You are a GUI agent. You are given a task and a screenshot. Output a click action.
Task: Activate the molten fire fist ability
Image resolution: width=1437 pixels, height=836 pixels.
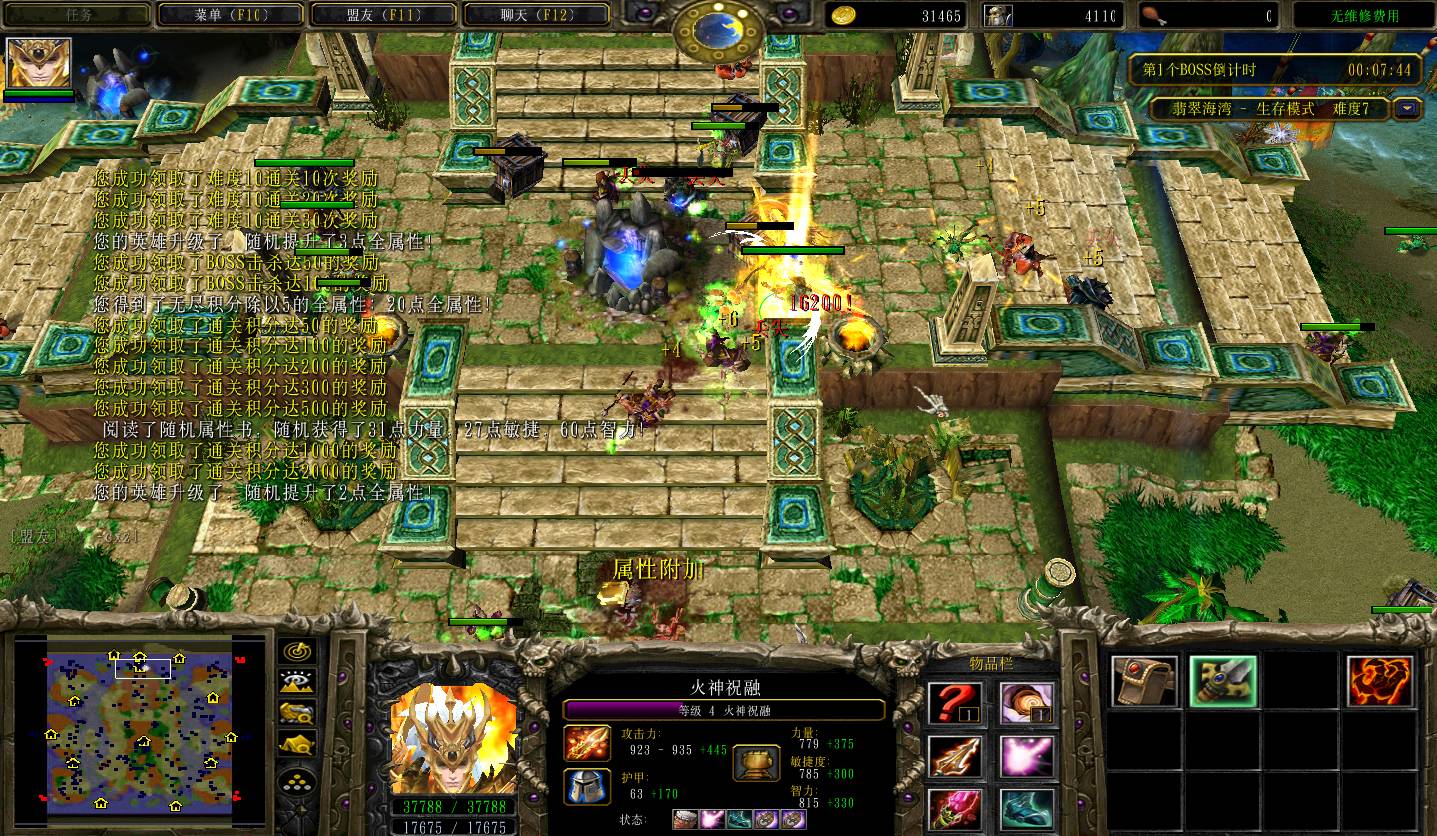point(1380,682)
